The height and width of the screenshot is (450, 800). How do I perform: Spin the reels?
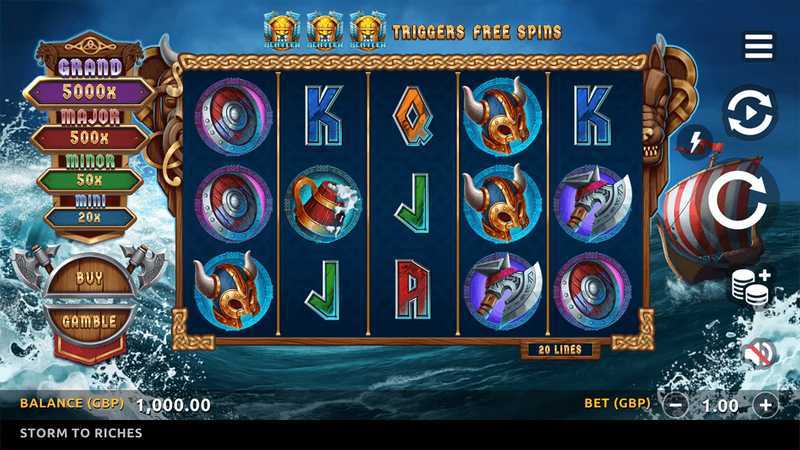745,199
